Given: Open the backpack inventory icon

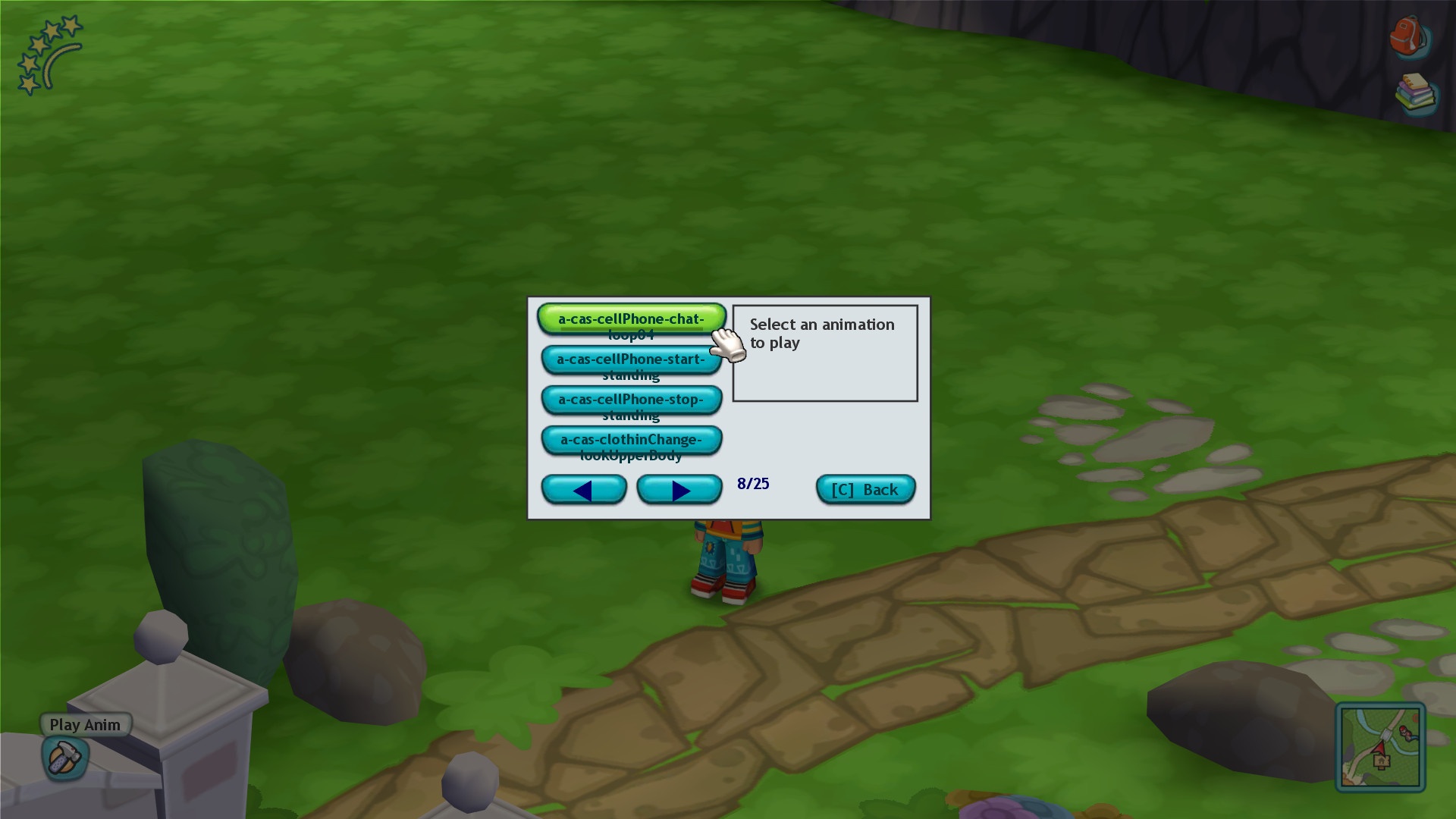Looking at the screenshot, I should [1409, 38].
